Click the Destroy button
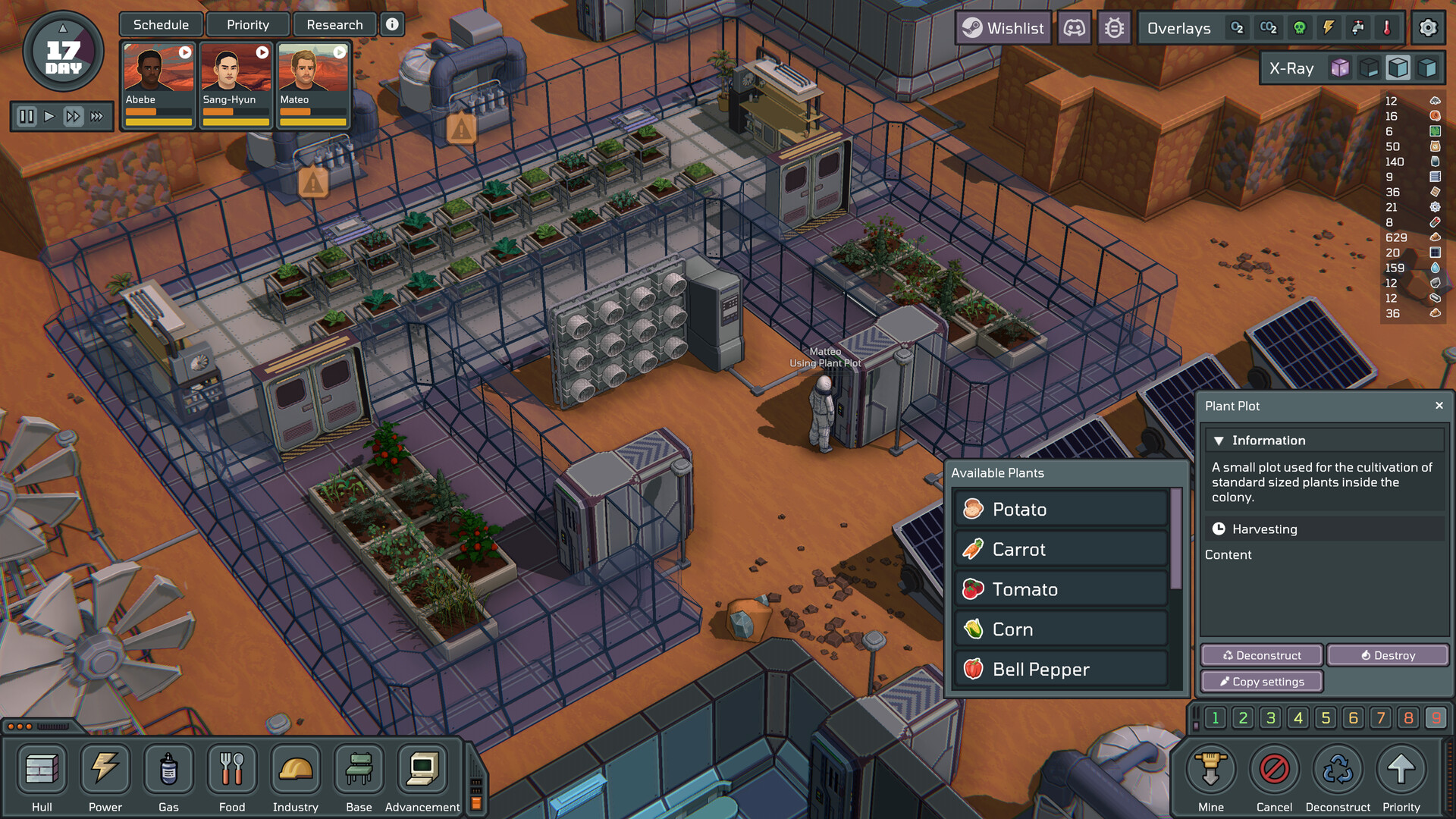This screenshot has height=819, width=1456. (1388, 655)
